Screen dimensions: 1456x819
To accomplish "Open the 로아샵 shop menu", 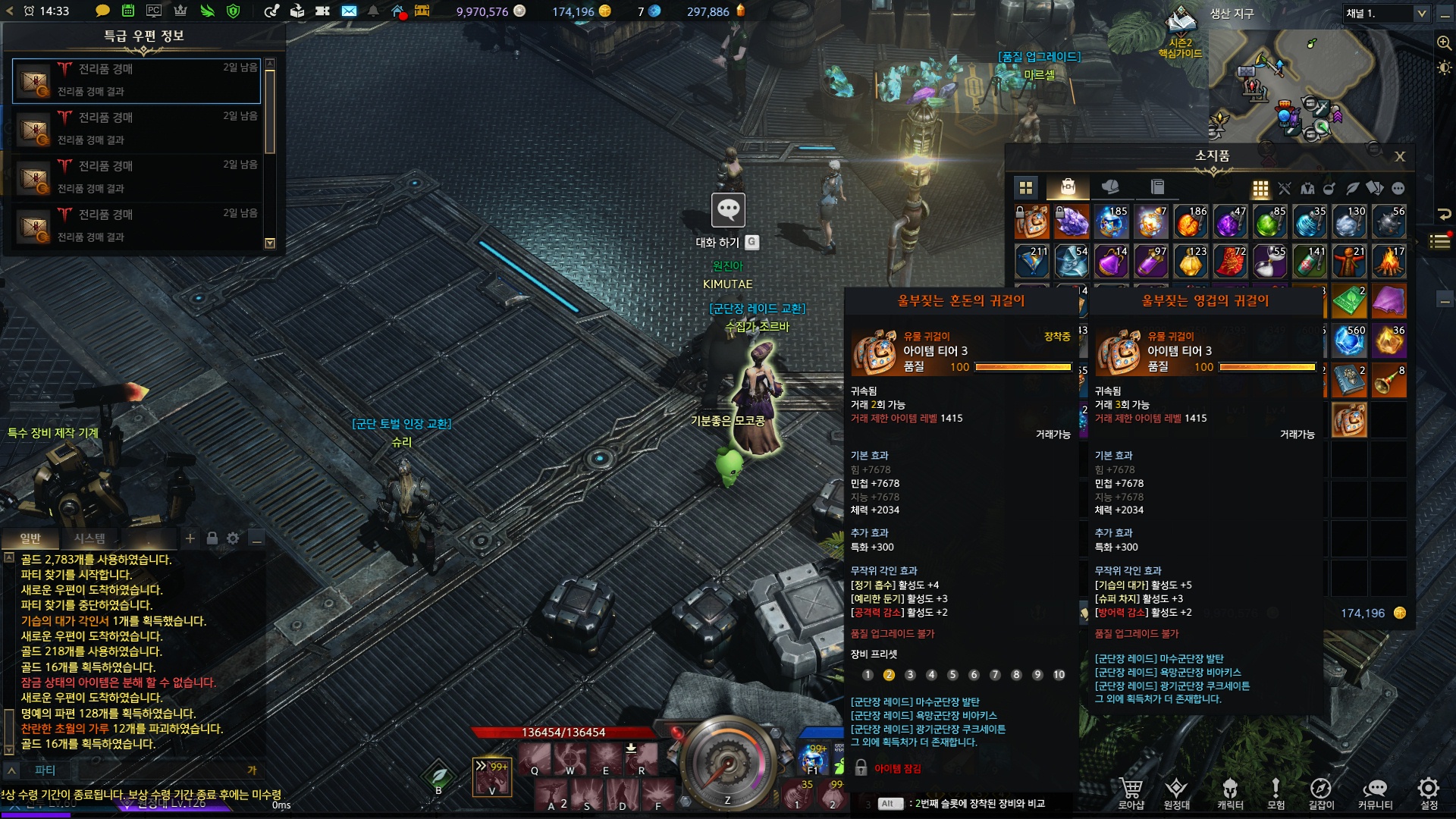I will pos(1131,792).
